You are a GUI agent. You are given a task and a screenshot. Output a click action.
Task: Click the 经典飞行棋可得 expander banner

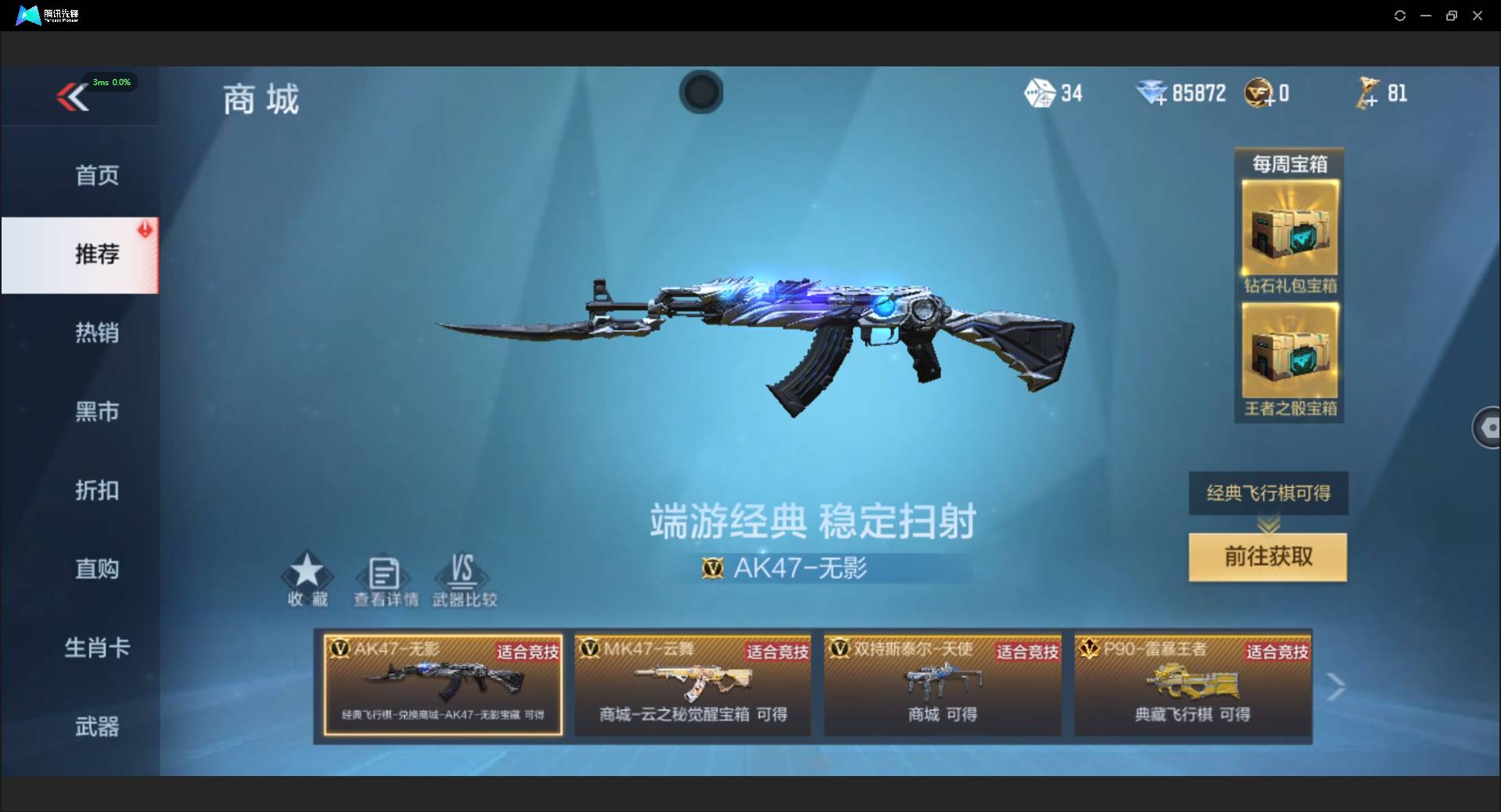pyautogui.click(x=1267, y=493)
